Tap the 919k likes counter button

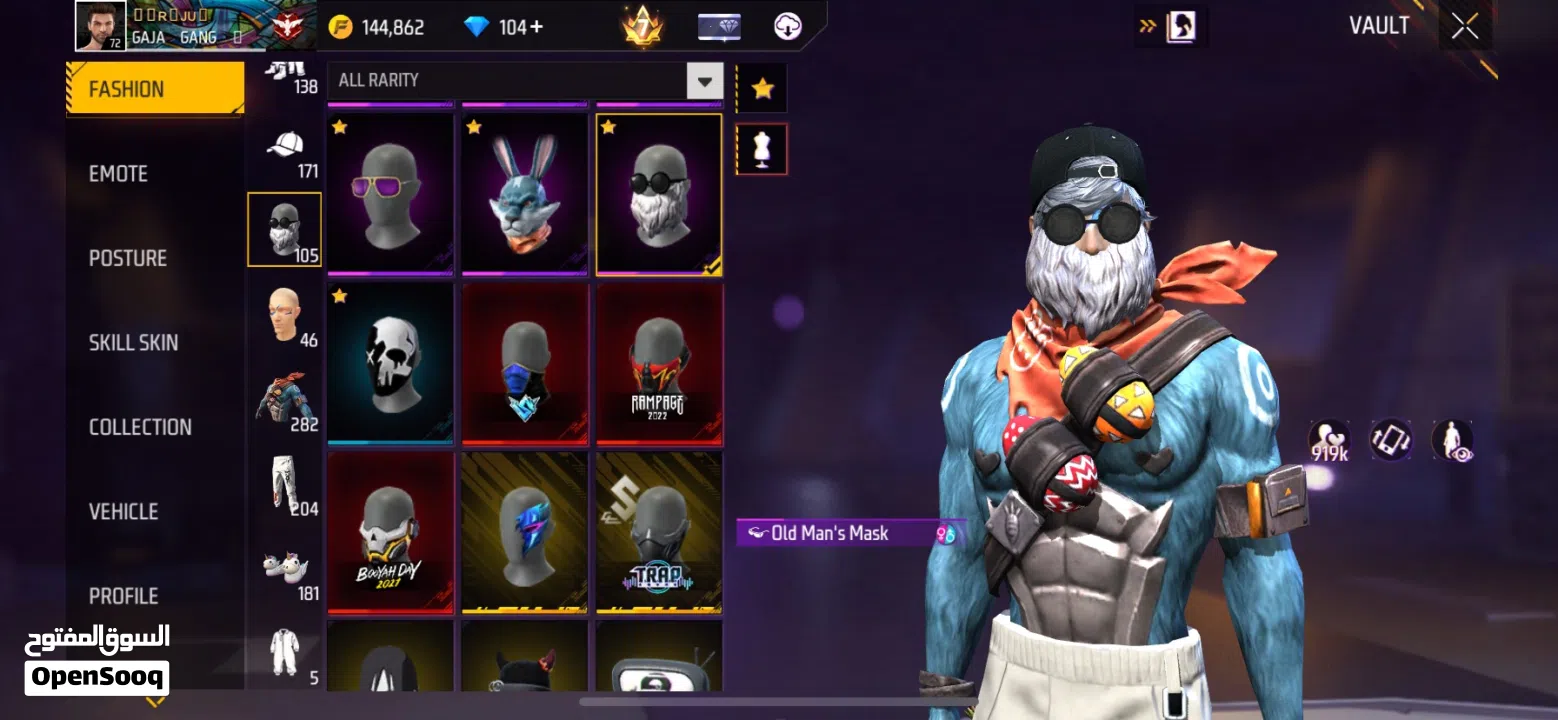(1330, 441)
